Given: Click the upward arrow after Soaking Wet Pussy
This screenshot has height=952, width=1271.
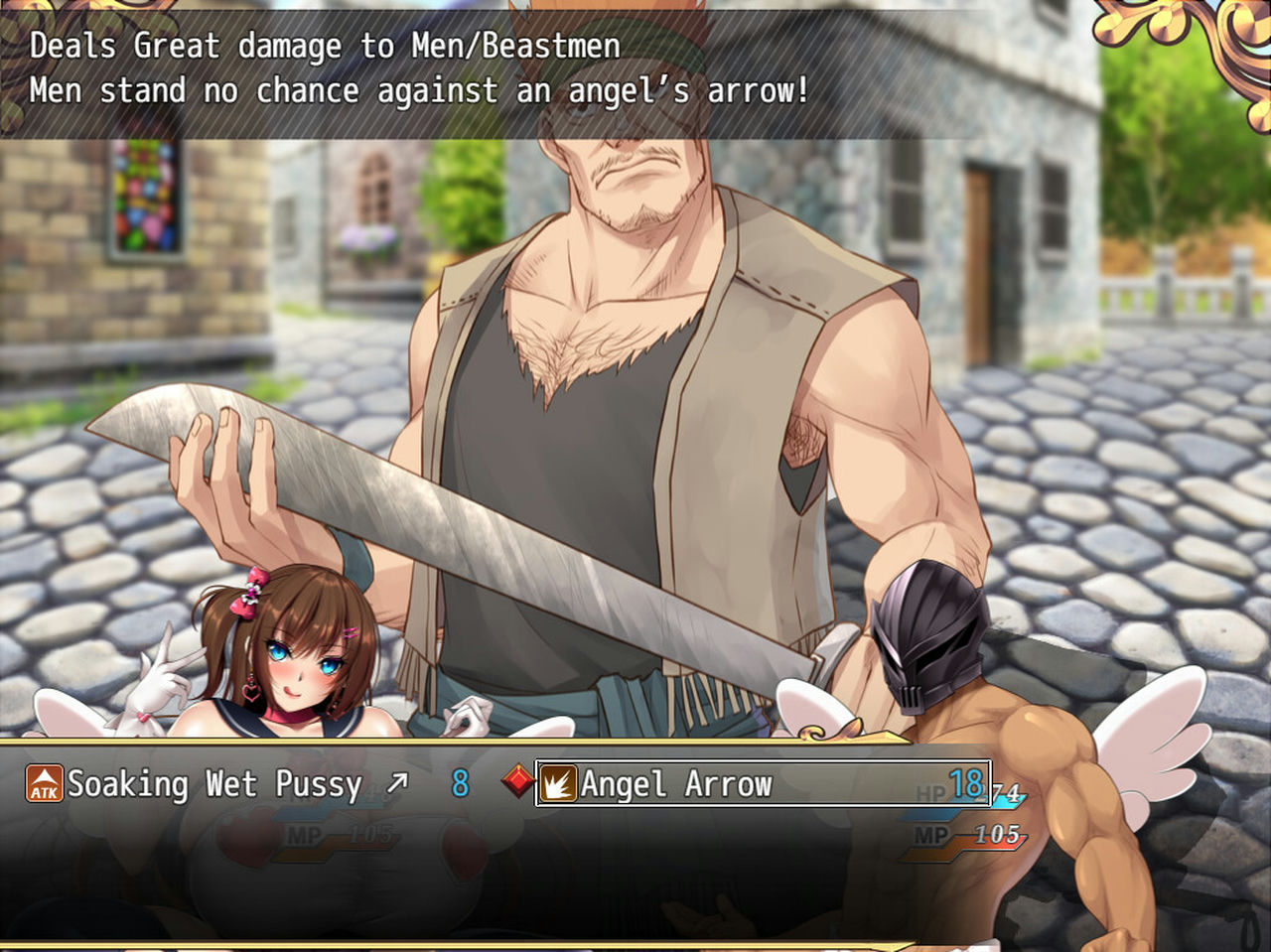Looking at the screenshot, I should tap(397, 781).
